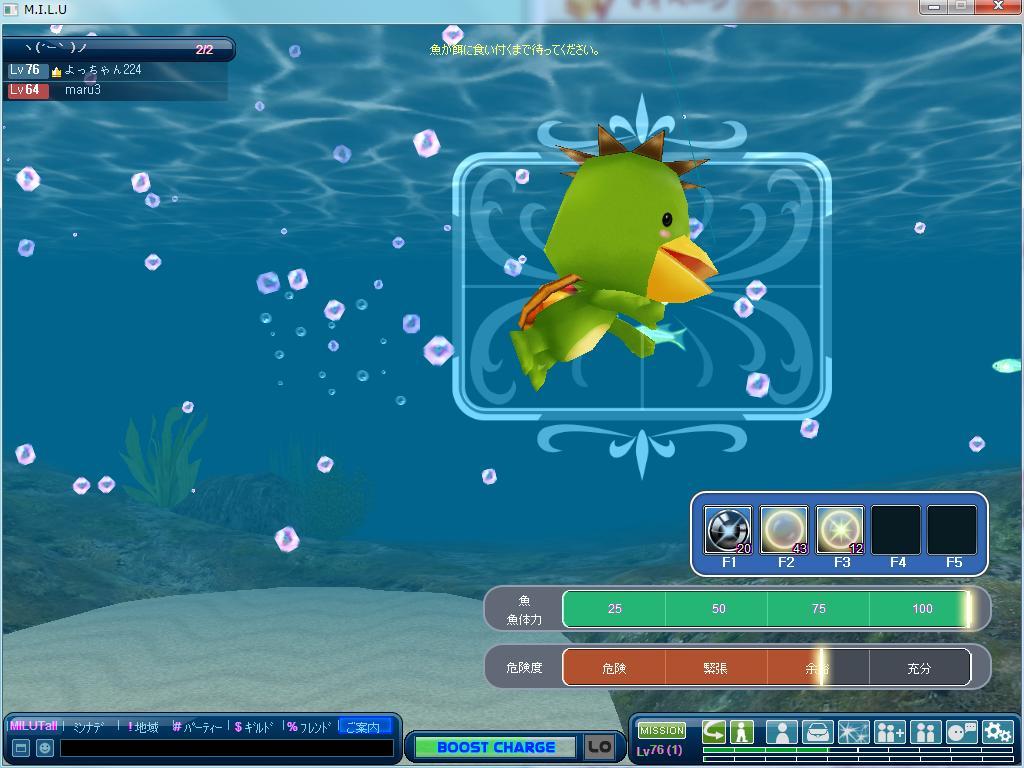The height and width of the screenshot is (768, 1024).
Task: Open the two-person party icon
Action: click(x=925, y=732)
